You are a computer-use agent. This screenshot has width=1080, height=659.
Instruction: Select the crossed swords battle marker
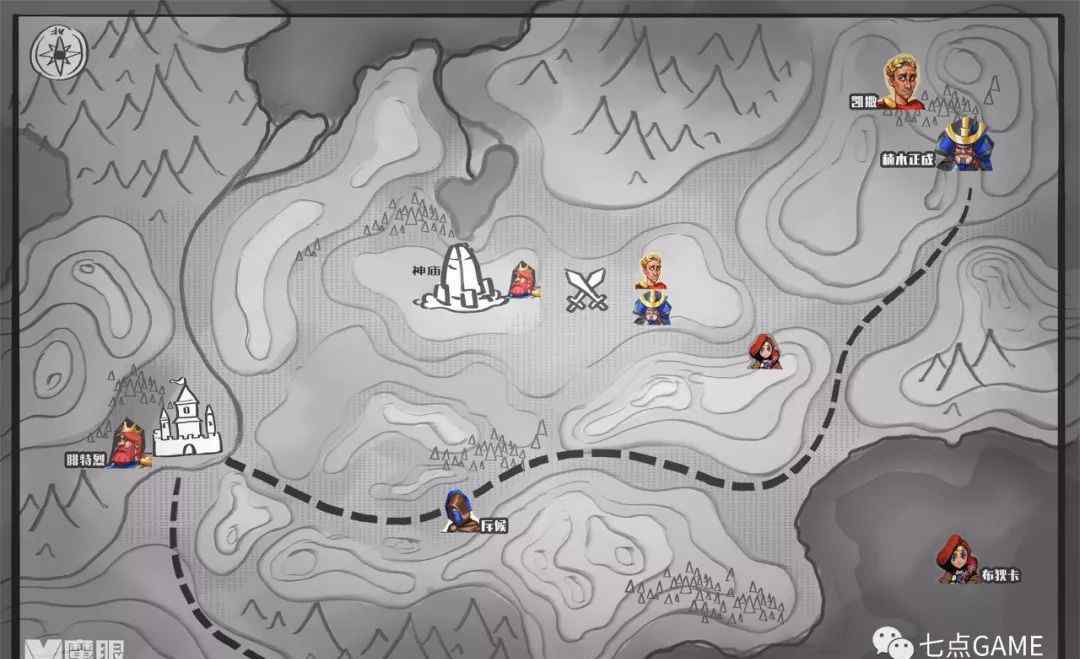[x=587, y=289]
